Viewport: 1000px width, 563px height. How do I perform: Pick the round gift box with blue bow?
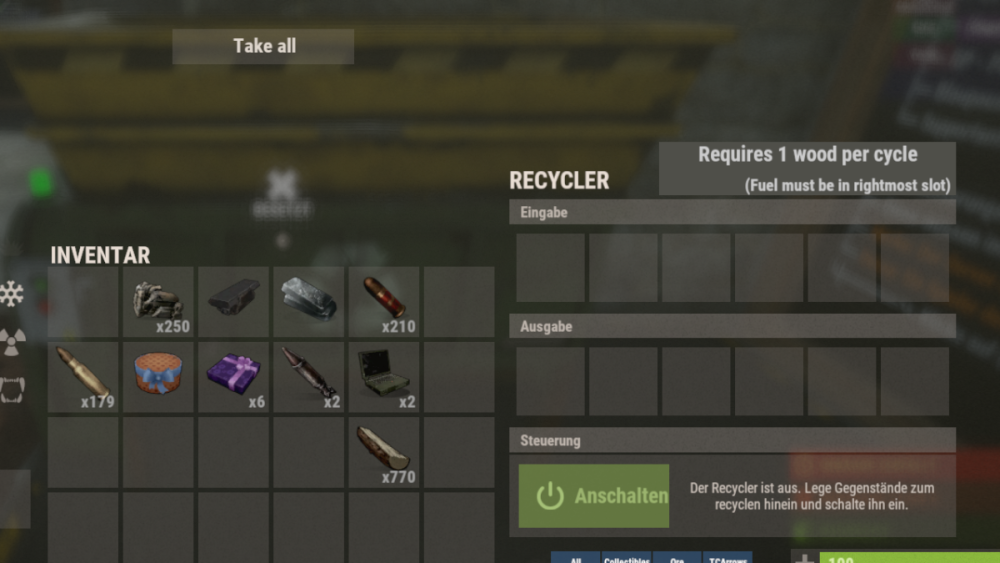pos(159,376)
